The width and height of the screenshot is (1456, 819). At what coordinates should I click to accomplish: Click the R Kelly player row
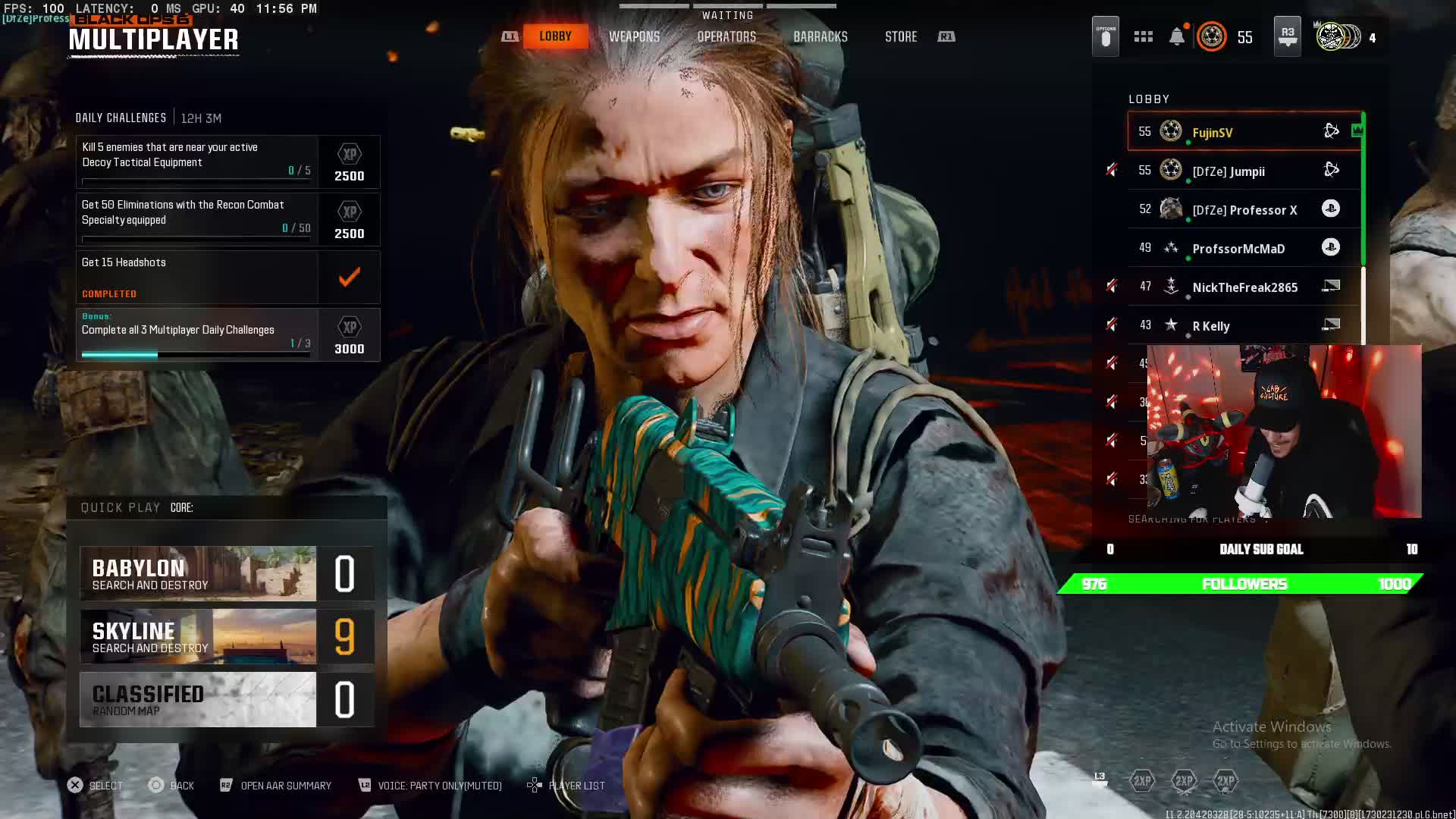point(1244,325)
